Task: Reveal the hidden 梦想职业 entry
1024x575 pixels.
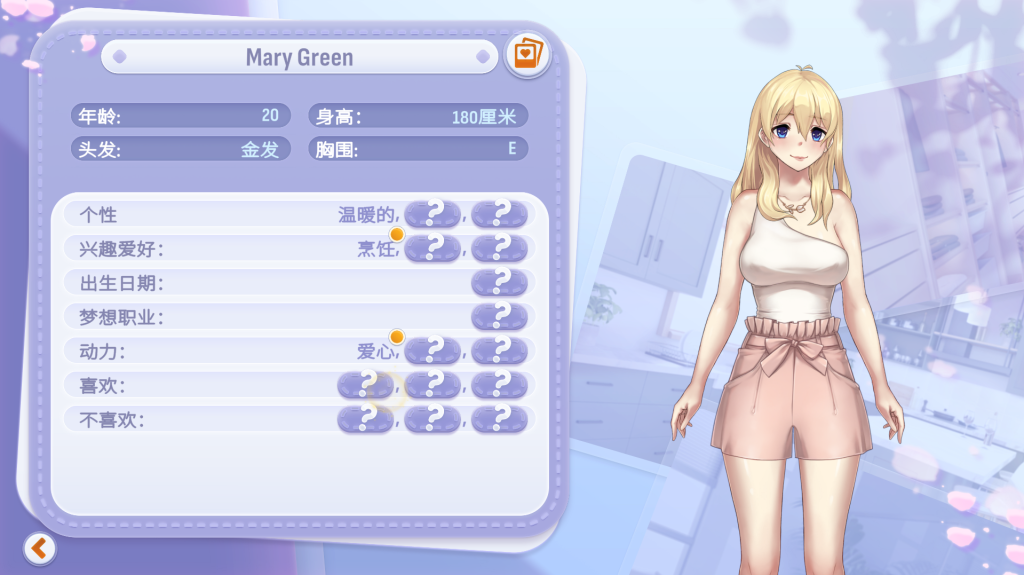Action: (499, 316)
